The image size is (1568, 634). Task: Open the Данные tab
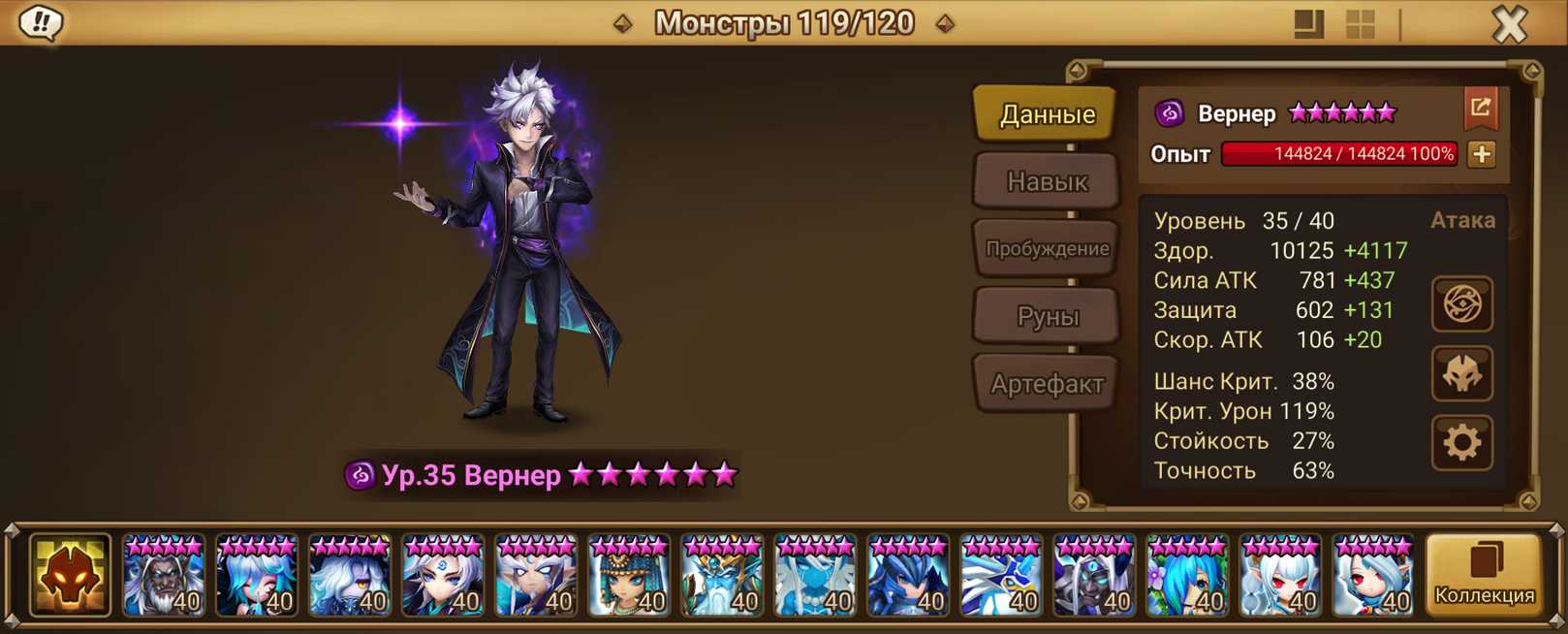[x=1047, y=114]
